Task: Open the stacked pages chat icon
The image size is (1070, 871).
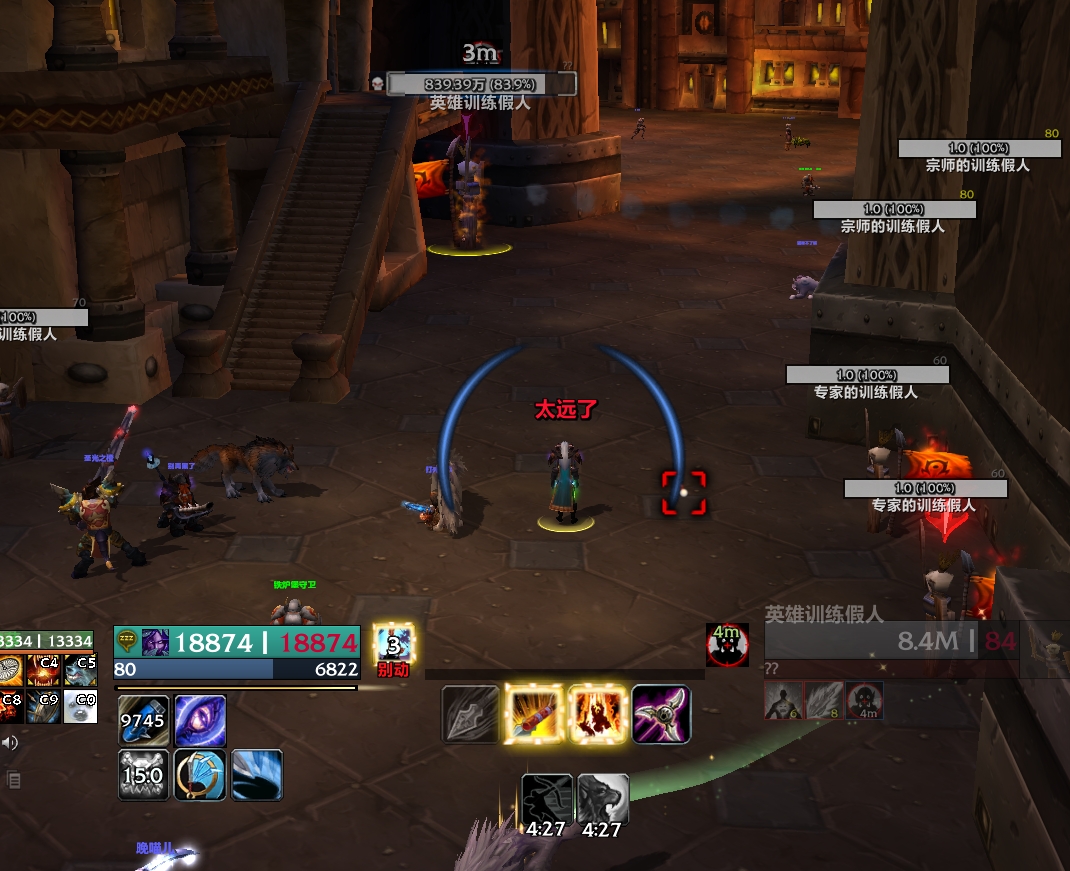Action: click(13, 780)
